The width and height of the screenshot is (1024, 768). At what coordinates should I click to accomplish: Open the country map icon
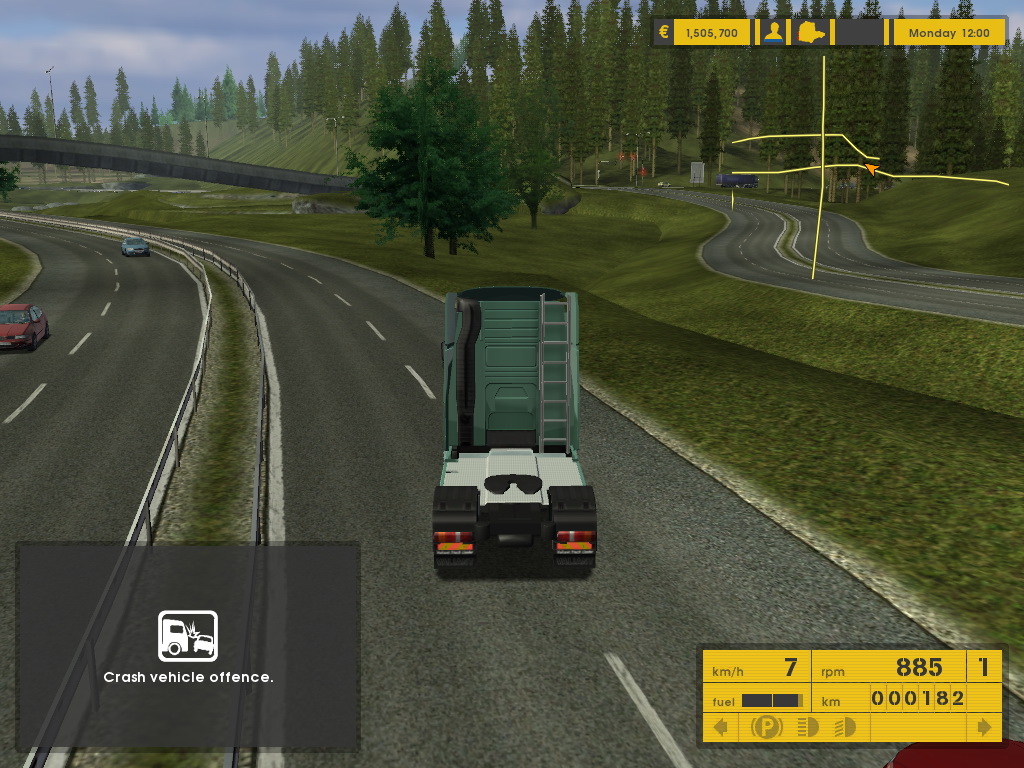(810, 32)
